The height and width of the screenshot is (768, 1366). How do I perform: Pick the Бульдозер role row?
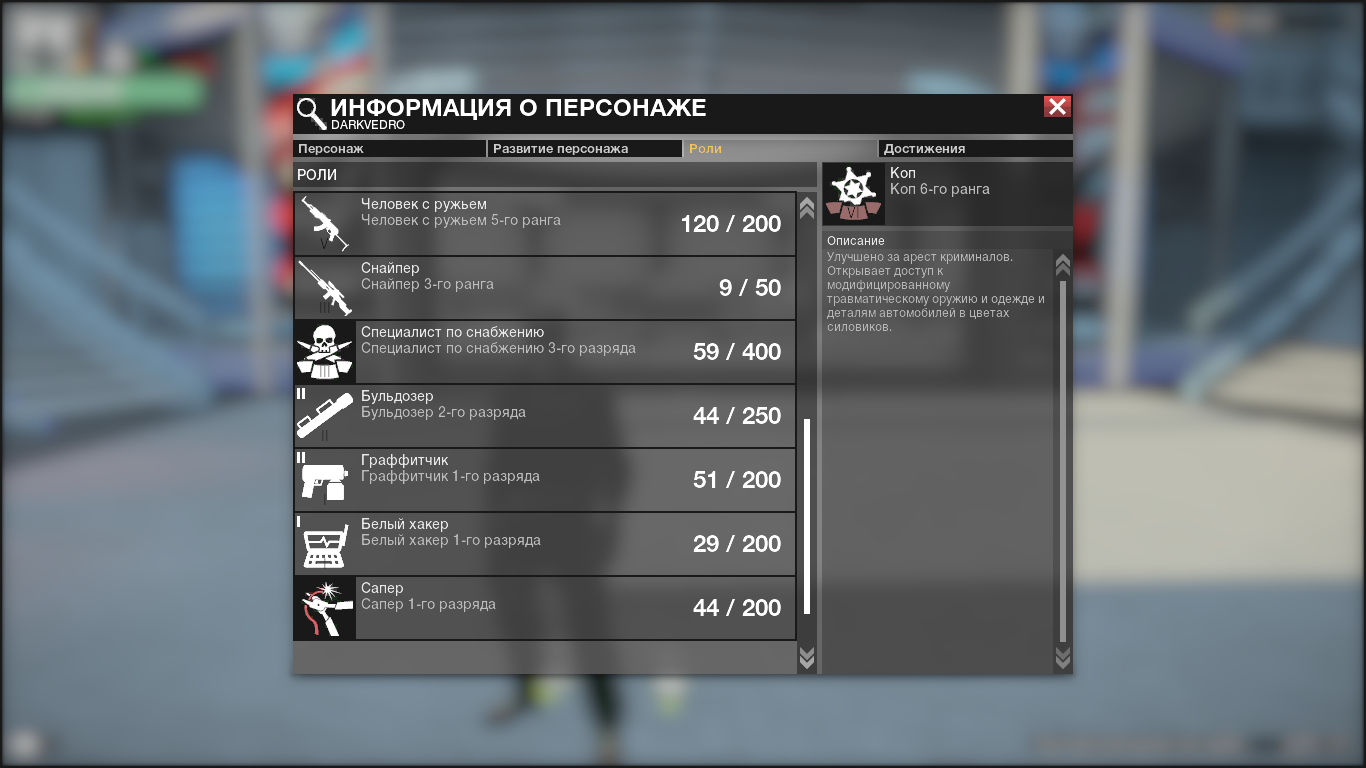tap(545, 416)
